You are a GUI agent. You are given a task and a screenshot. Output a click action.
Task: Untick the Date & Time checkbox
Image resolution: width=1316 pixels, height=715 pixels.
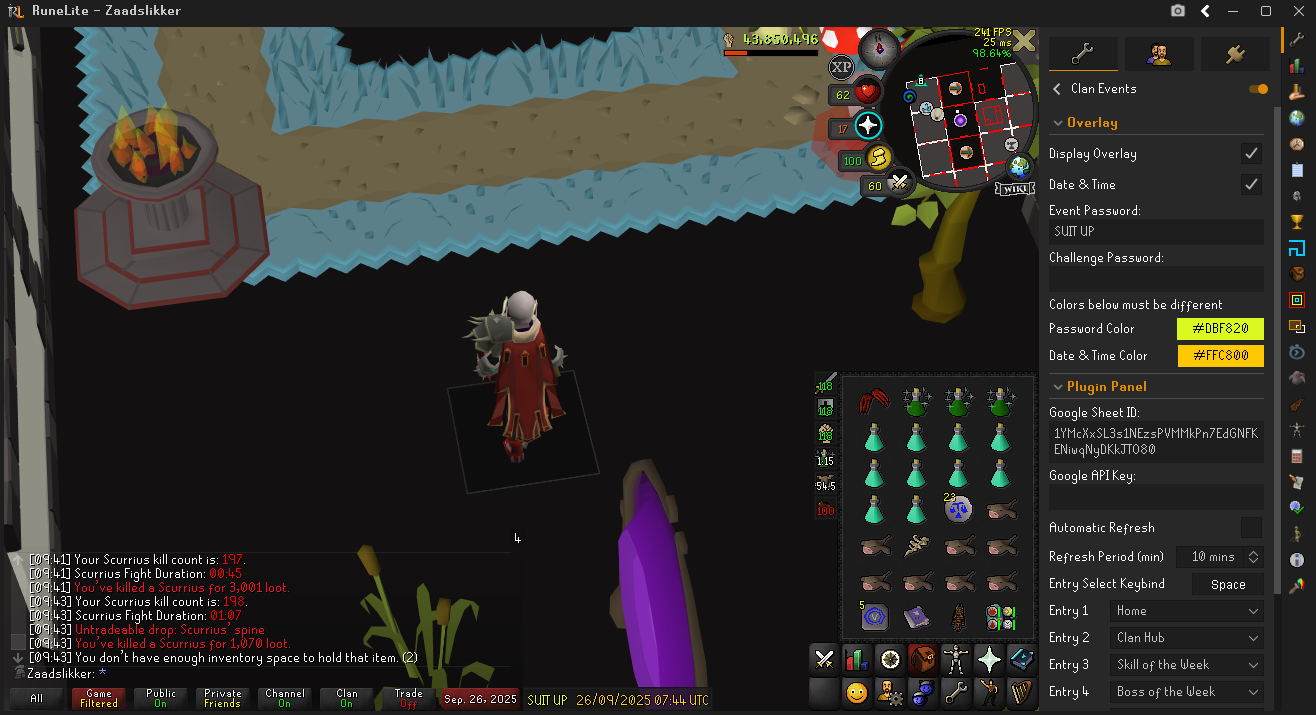[x=1251, y=185]
